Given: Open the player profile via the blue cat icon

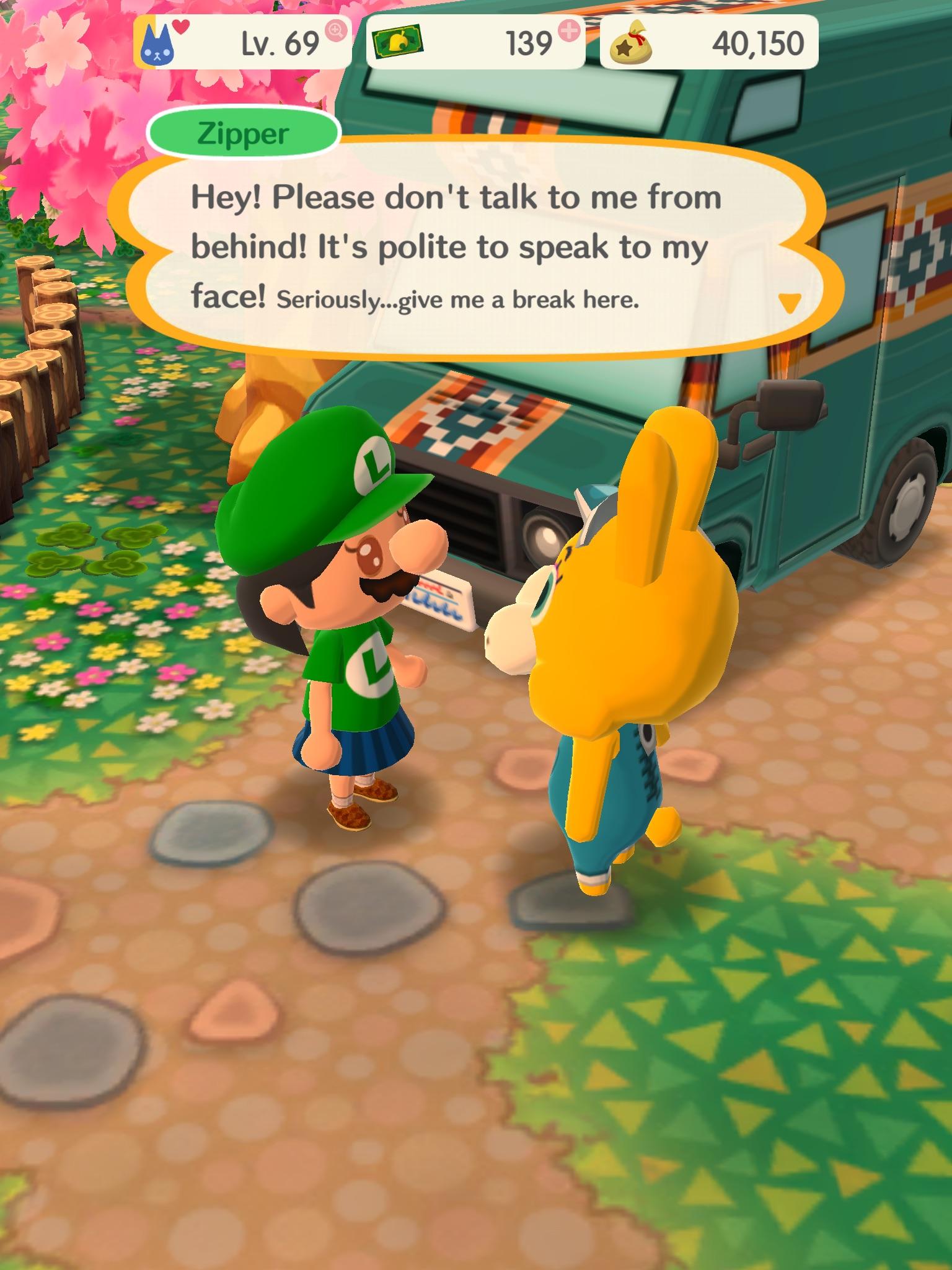Looking at the screenshot, I should click(159, 42).
